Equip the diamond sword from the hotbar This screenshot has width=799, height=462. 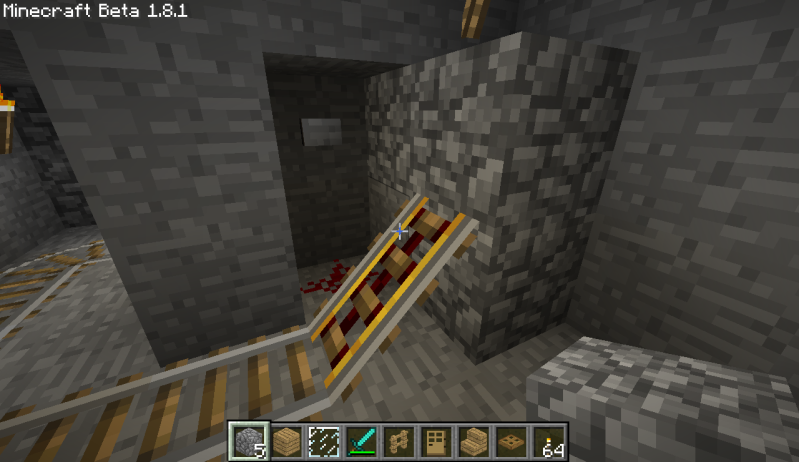[x=361, y=440]
